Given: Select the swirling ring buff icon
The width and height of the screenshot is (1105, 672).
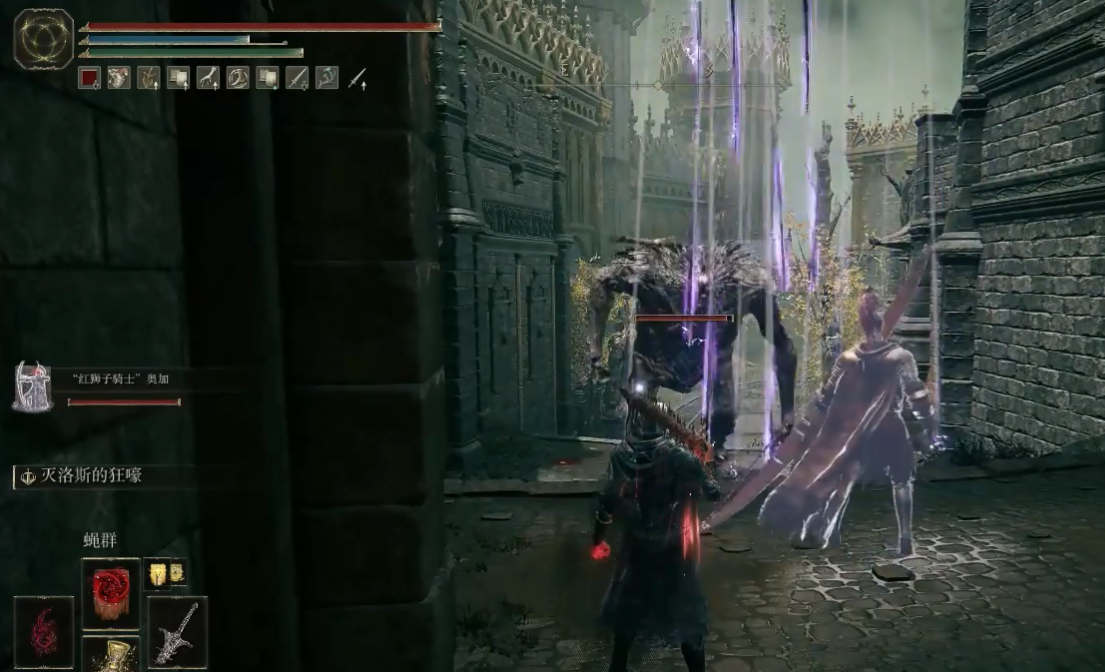Looking at the screenshot, I should [x=238, y=78].
